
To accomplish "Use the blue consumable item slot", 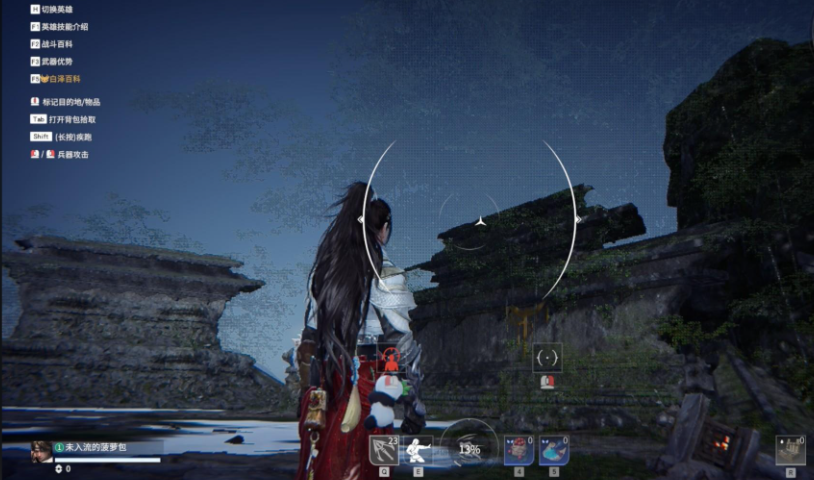I will click(x=553, y=450).
